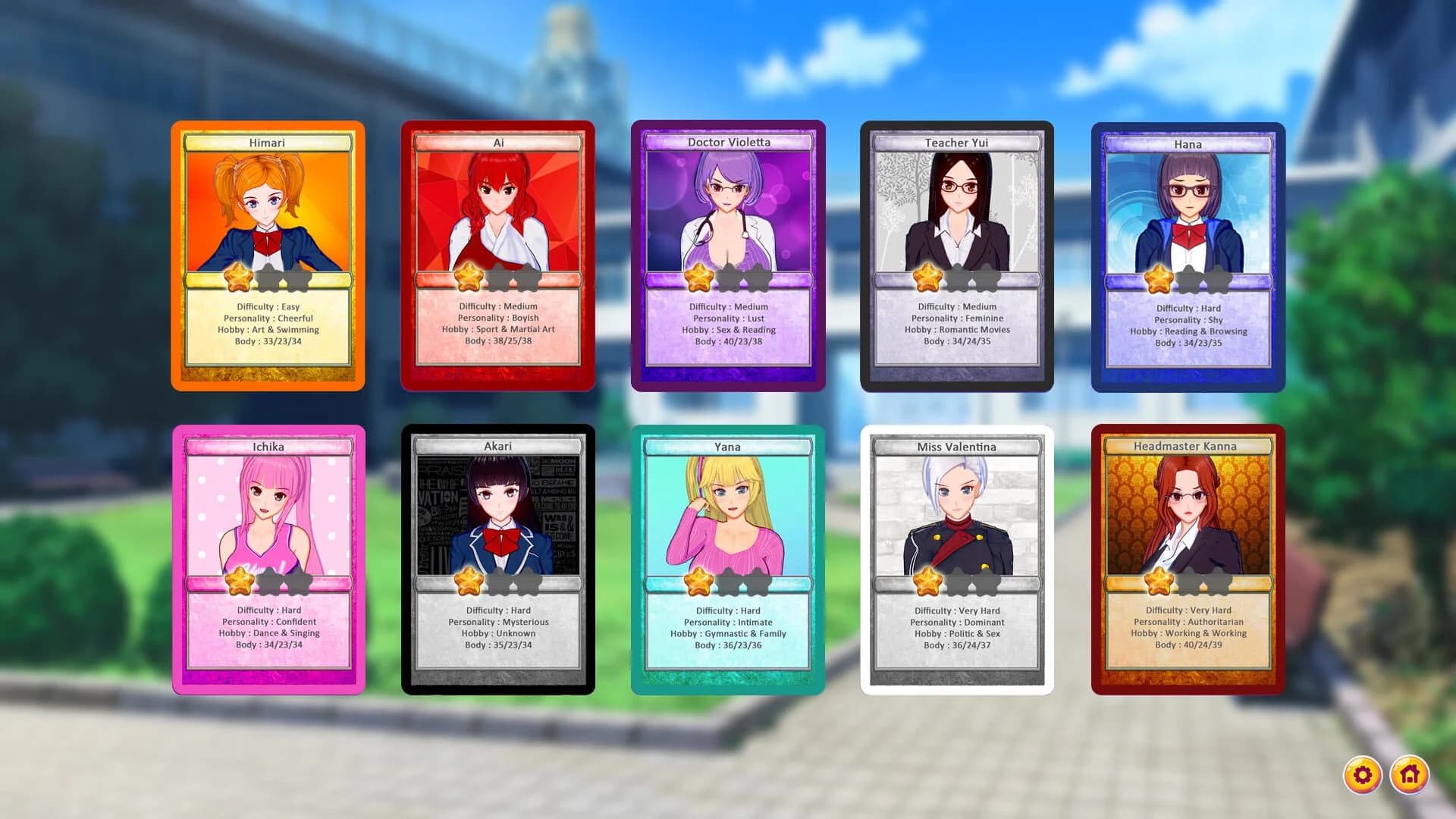This screenshot has width=1456, height=819.
Task: Click the empty star on Akari's card
Action: pyautogui.click(x=498, y=582)
